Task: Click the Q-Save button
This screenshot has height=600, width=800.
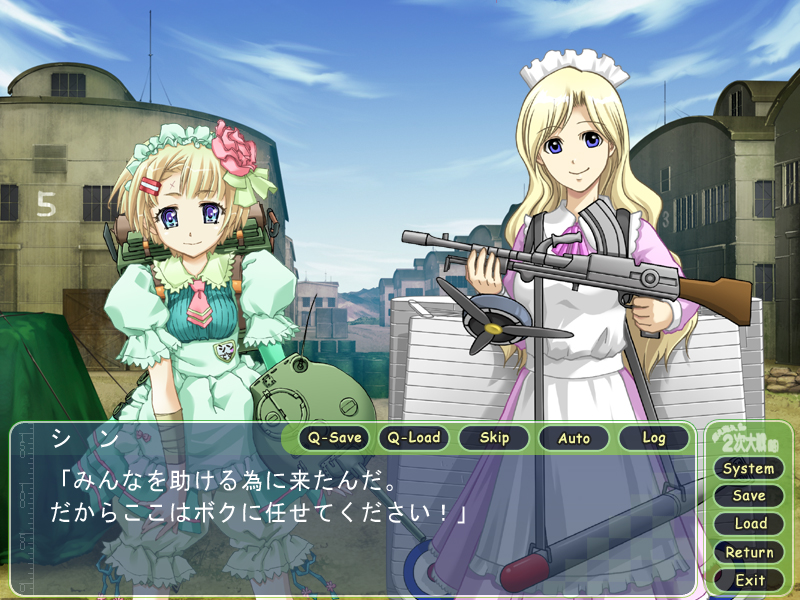Action: tap(334, 438)
